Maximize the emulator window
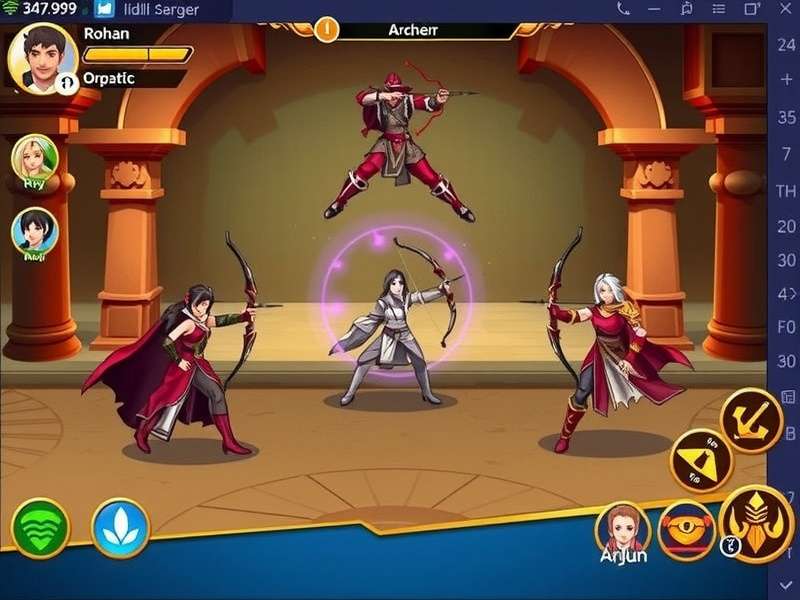 click(x=751, y=9)
